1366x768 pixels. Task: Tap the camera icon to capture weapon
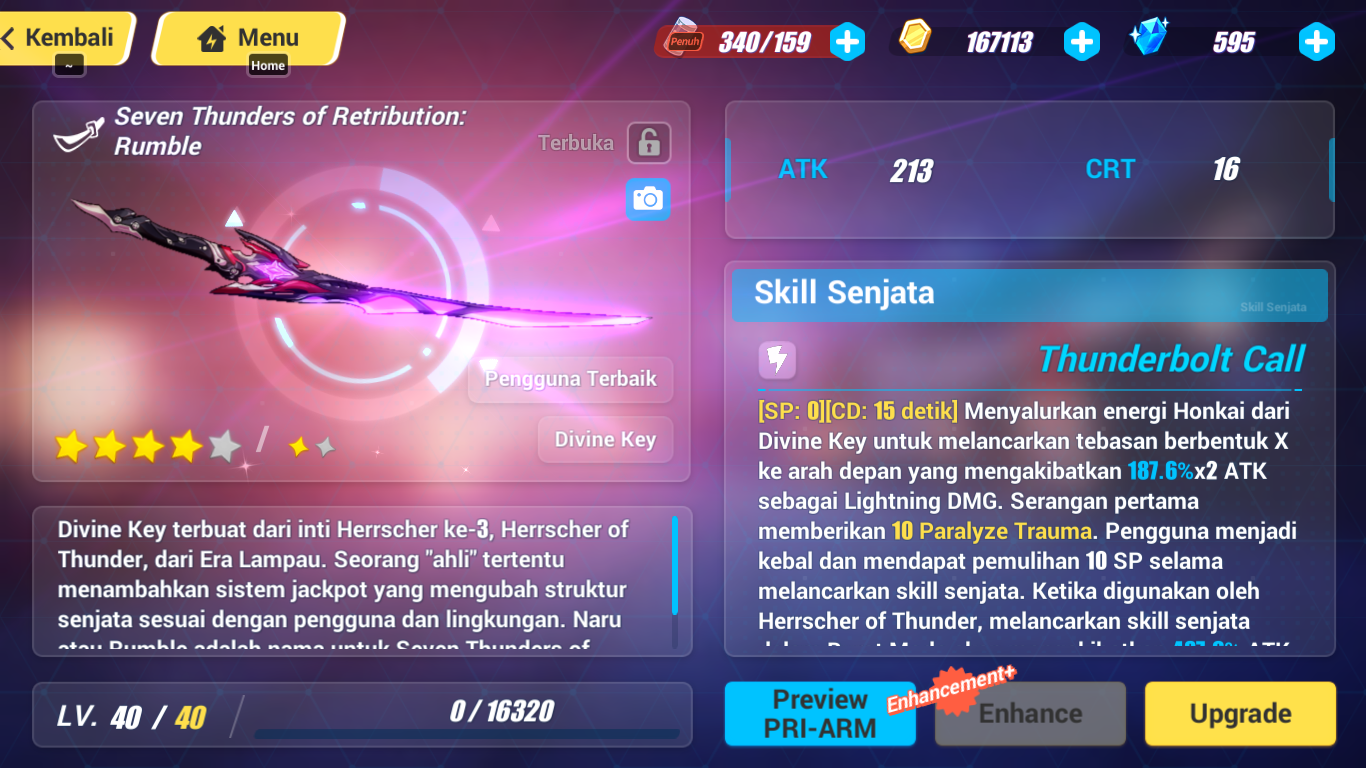point(647,199)
